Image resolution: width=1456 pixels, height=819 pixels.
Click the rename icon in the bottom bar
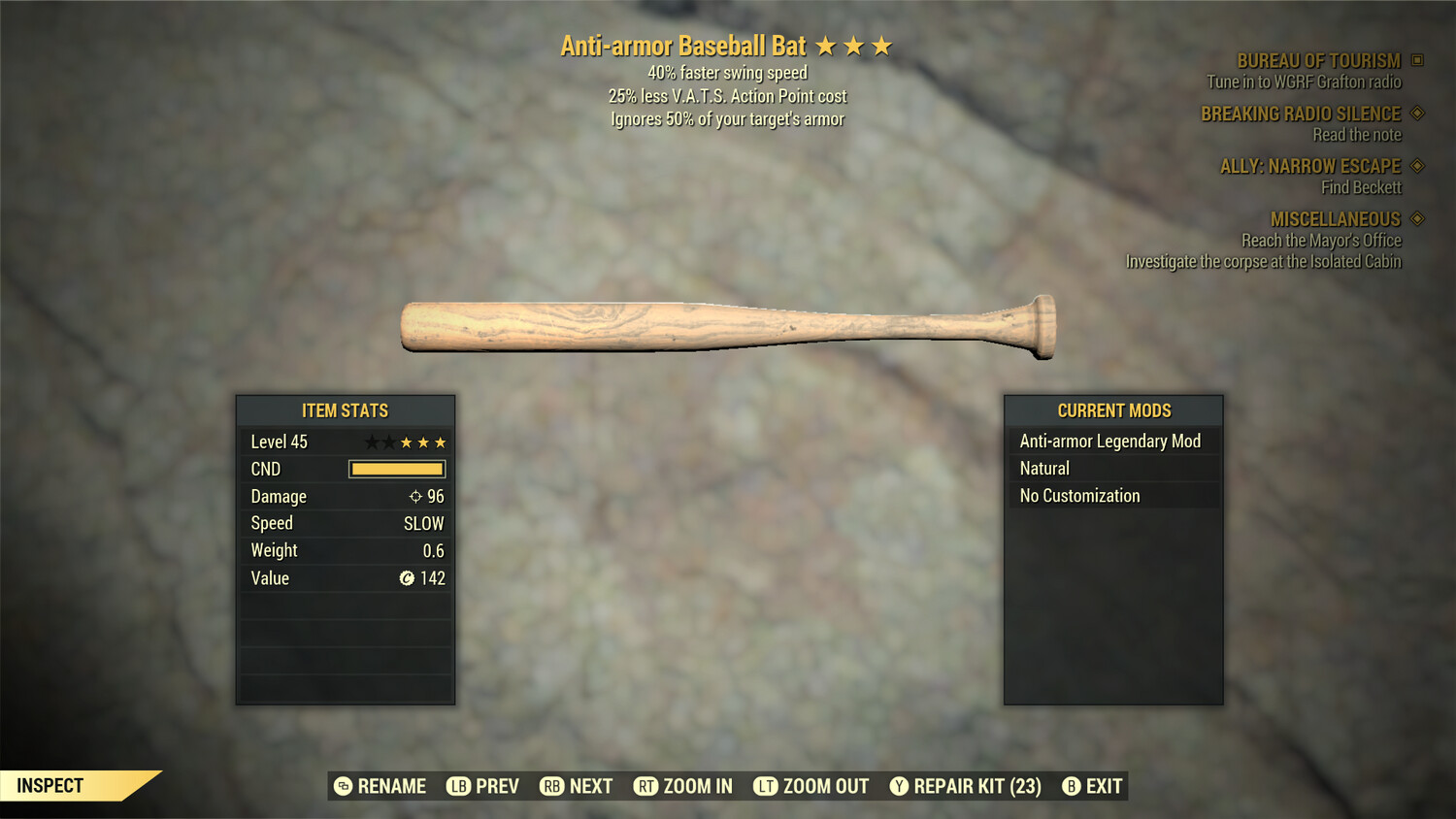342,786
